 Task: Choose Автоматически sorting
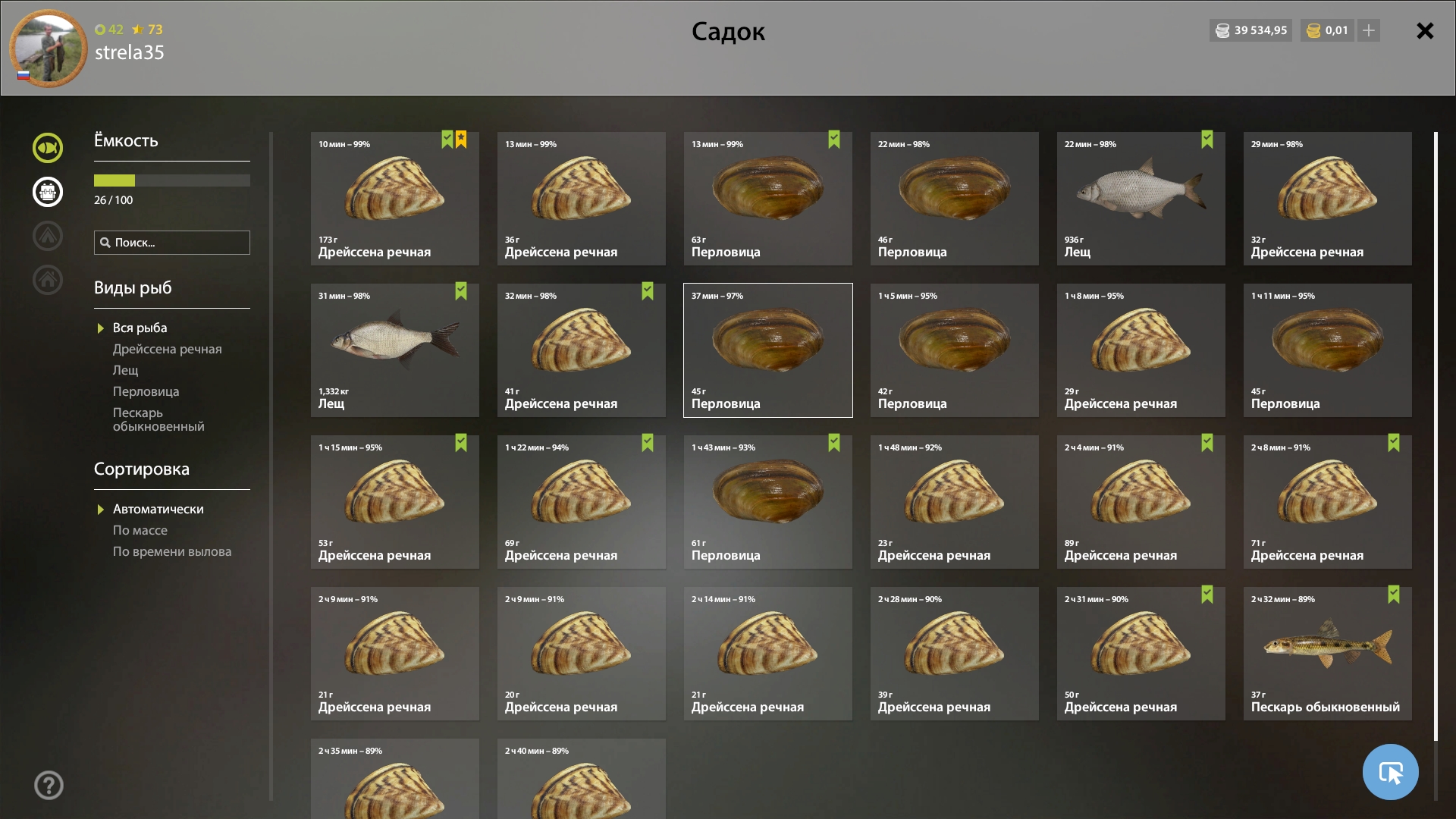(x=158, y=509)
